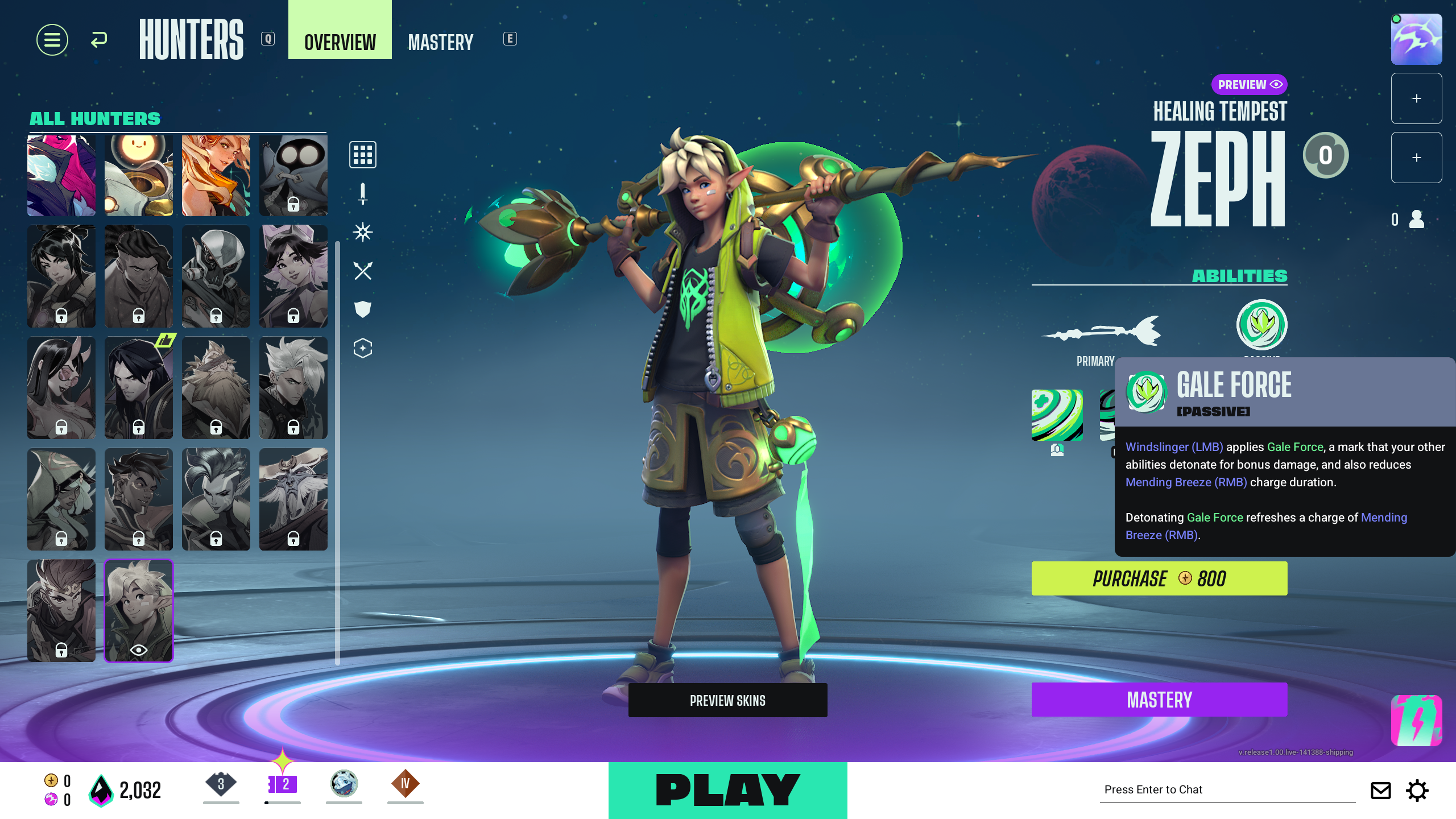This screenshot has width=1456, height=819.
Task: Show all hunters with the grid filter
Action: [x=362, y=155]
